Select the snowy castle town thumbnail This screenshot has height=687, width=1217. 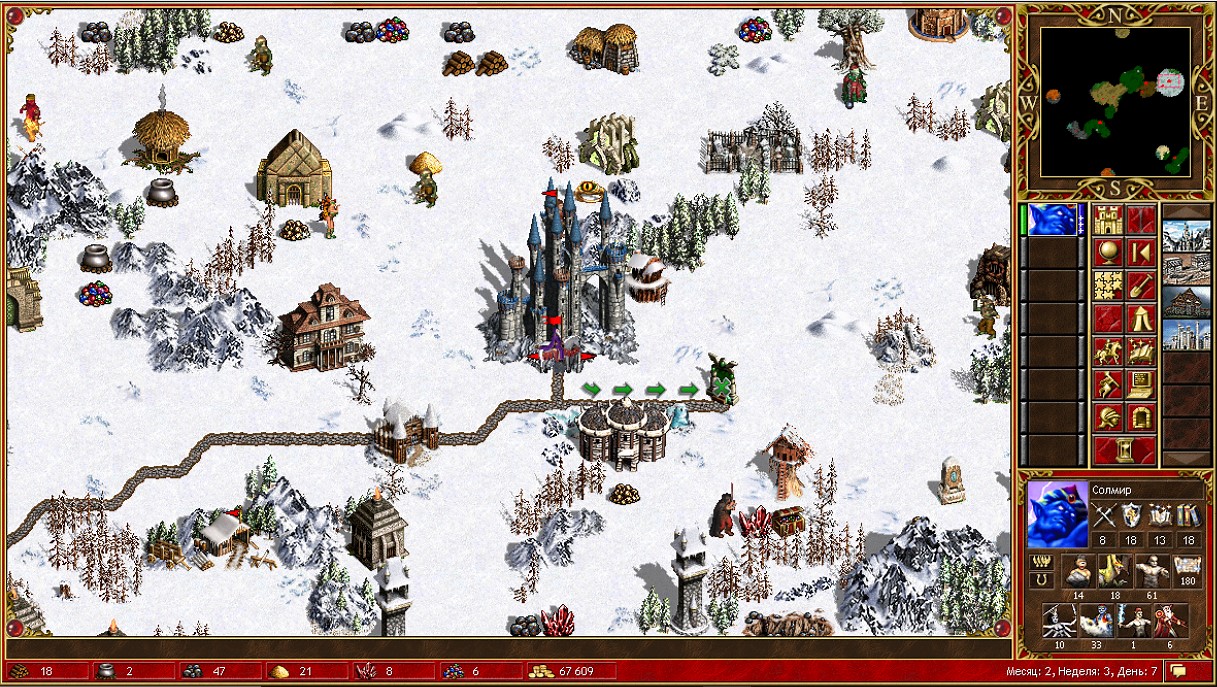coord(1186,236)
